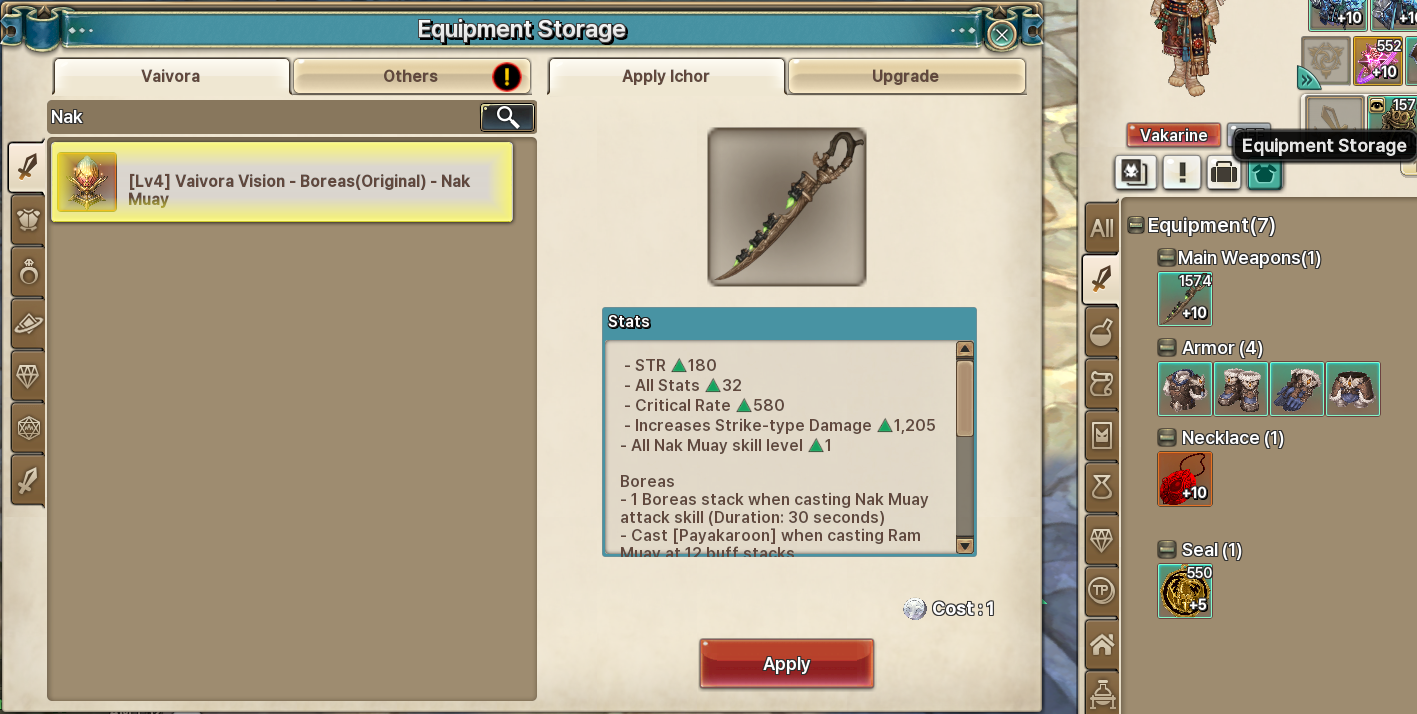Apply the ichor with the red button
Screen dimensions: 1417x714
point(786,664)
